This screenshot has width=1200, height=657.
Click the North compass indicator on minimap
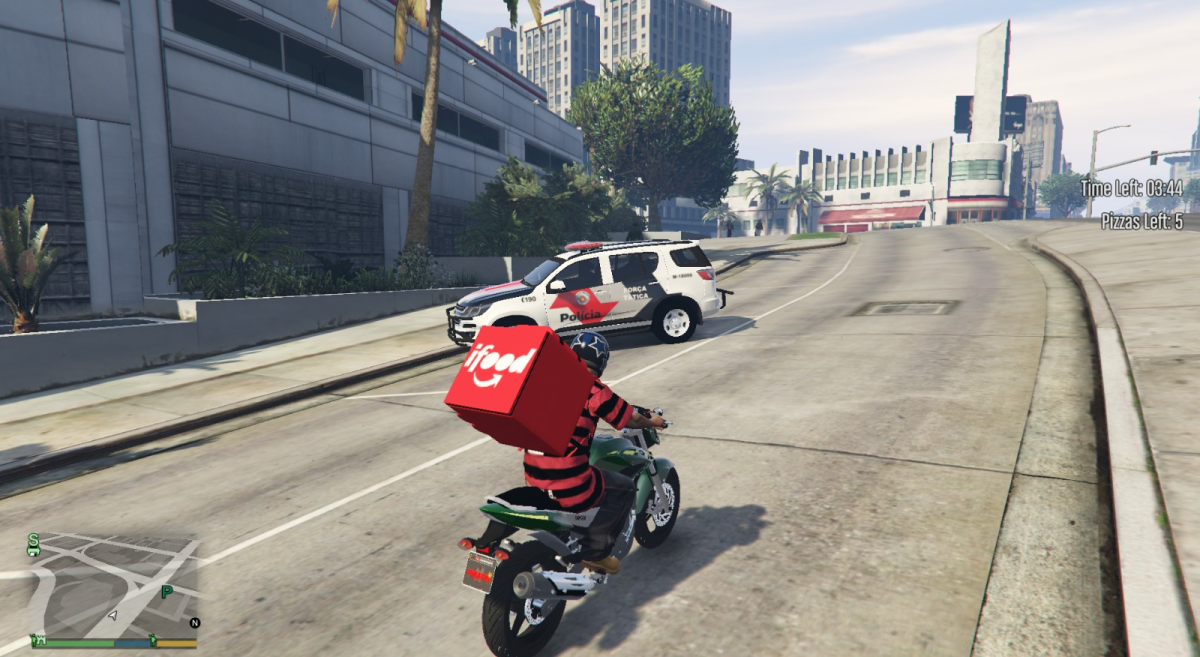point(194,622)
